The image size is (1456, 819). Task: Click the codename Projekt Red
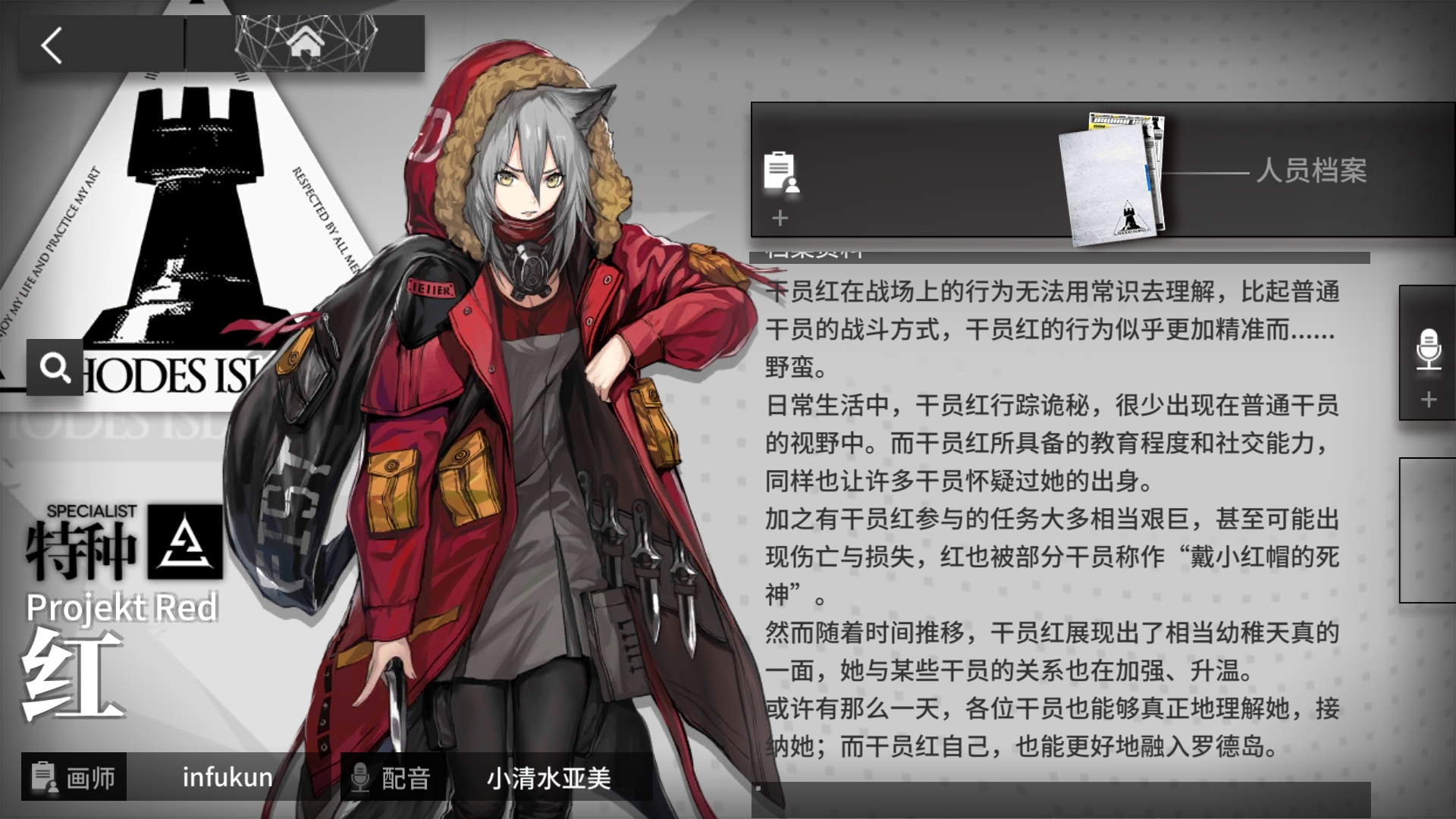[124, 607]
